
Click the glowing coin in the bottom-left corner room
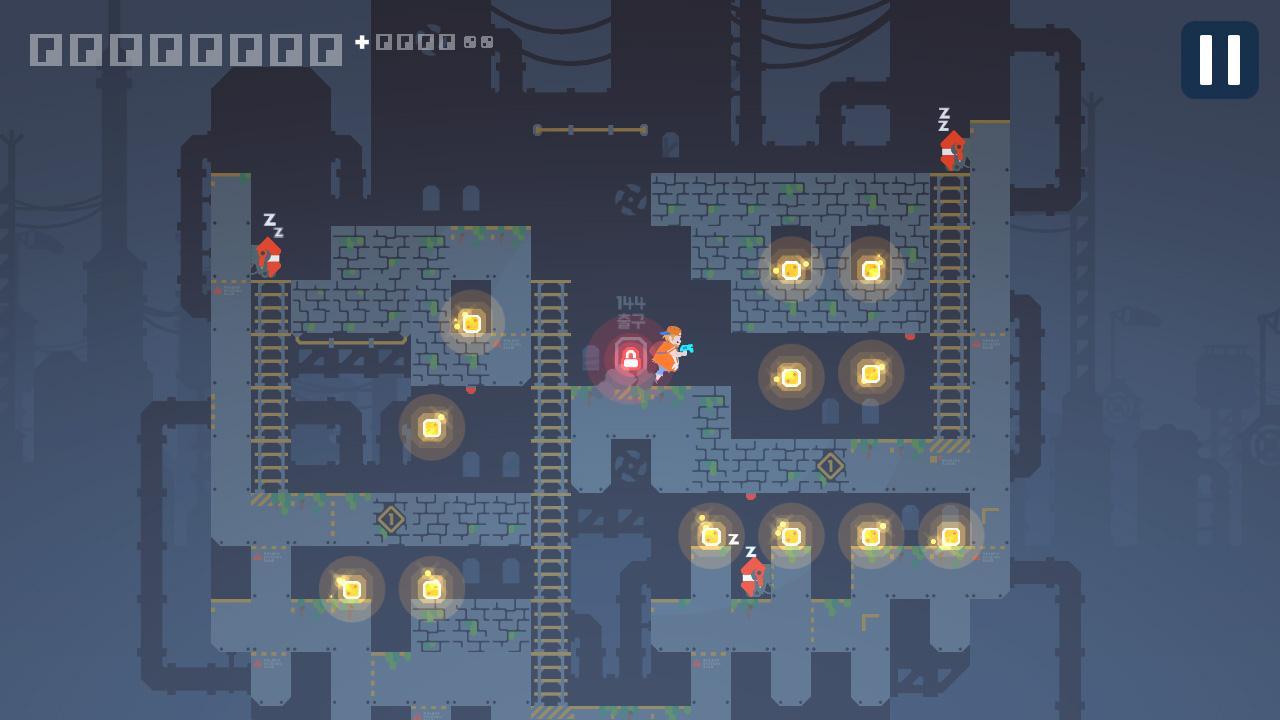point(350,589)
